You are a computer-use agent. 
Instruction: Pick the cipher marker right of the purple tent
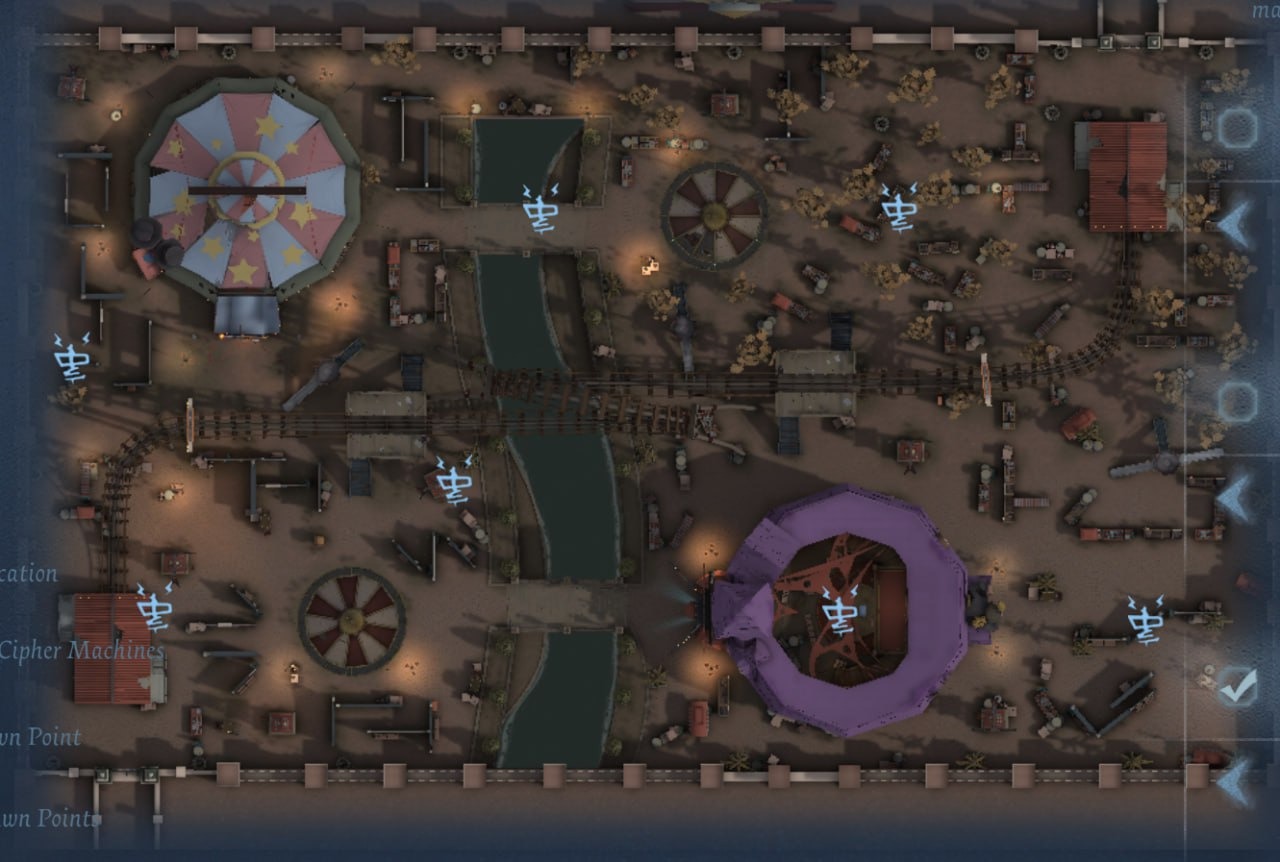click(1145, 618)
